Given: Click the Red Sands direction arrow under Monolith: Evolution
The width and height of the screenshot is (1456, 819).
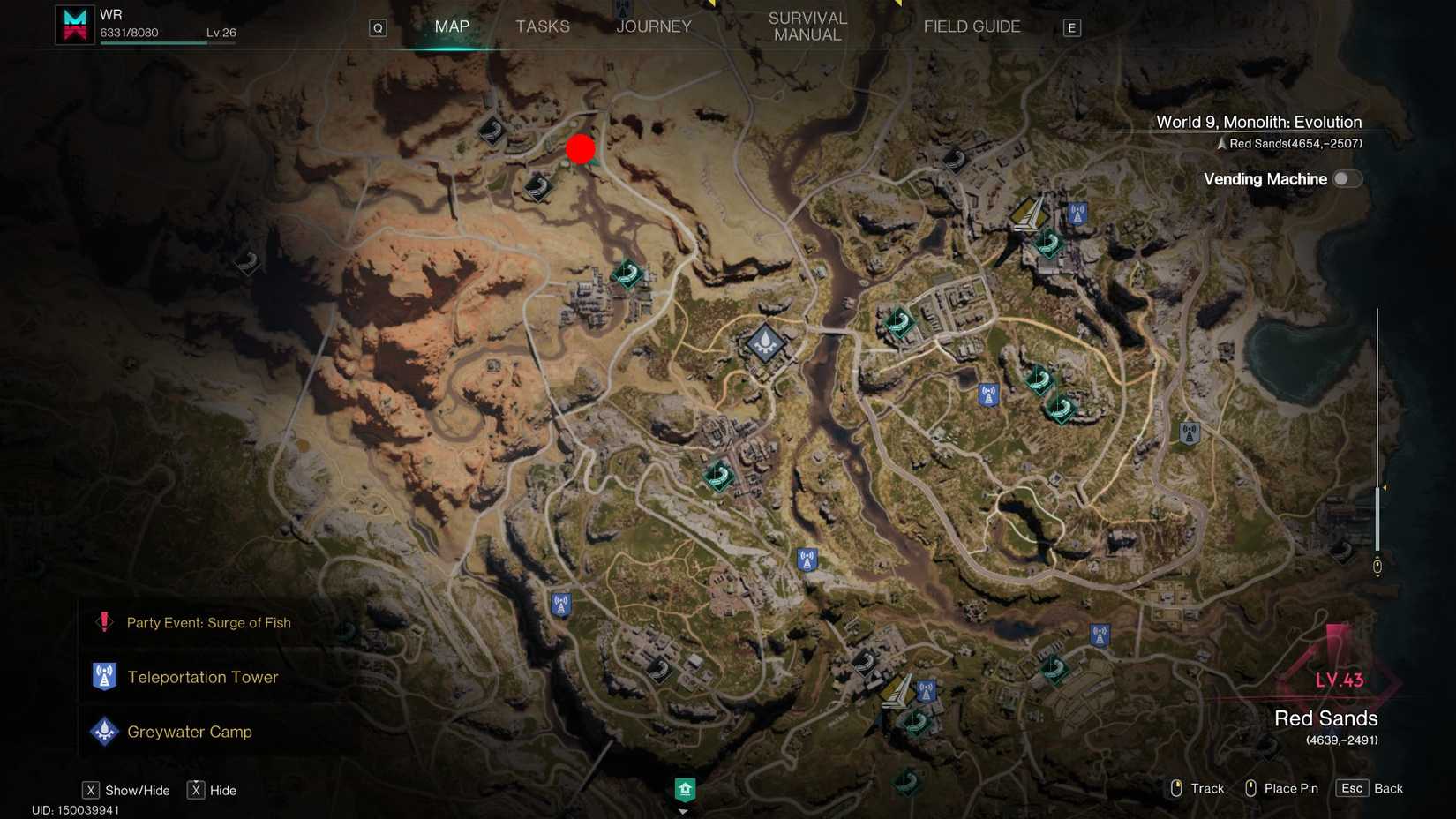Looking at the screenshot, I should 1221,142.
